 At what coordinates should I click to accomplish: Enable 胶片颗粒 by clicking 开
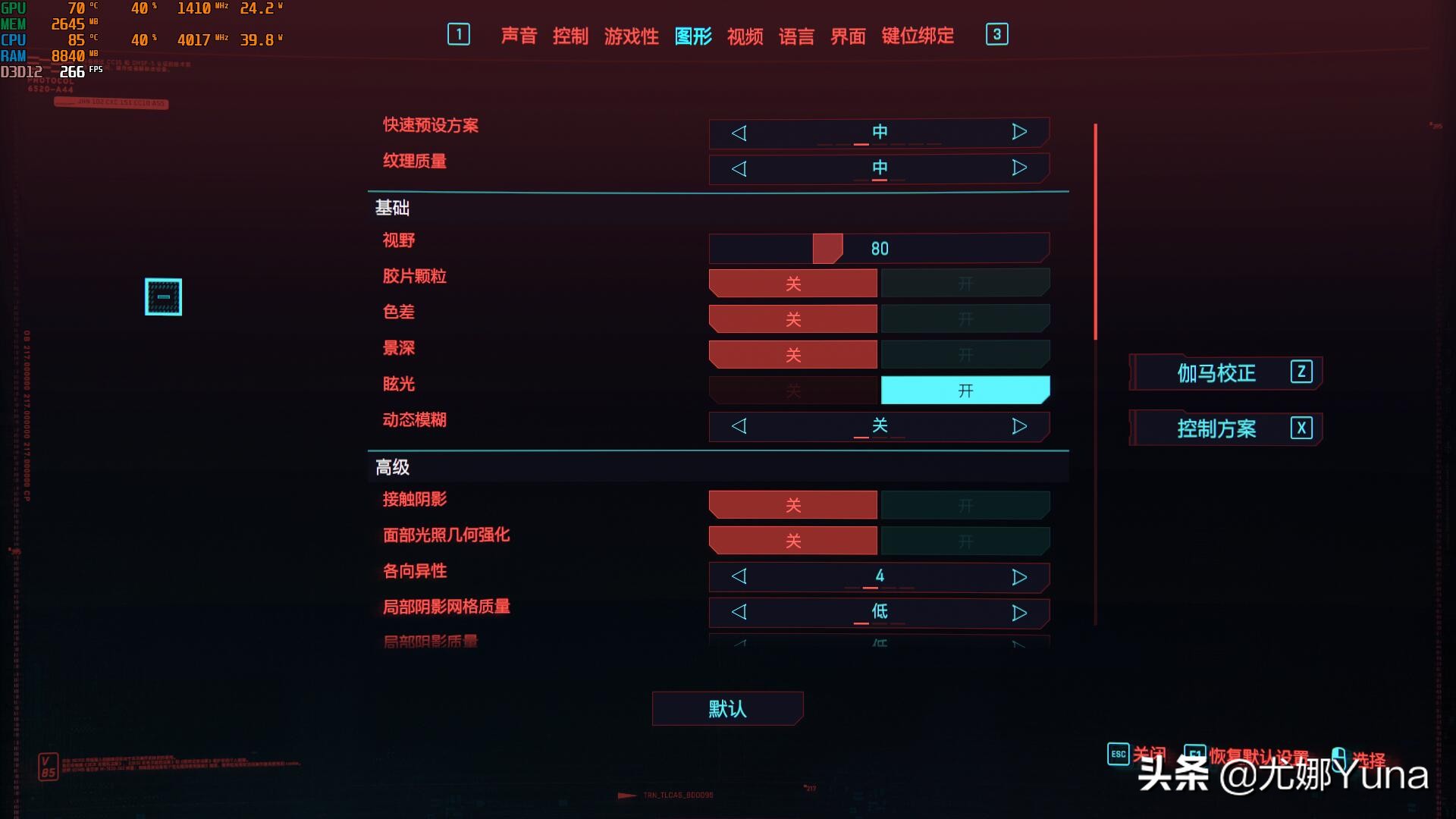[965, 282]
